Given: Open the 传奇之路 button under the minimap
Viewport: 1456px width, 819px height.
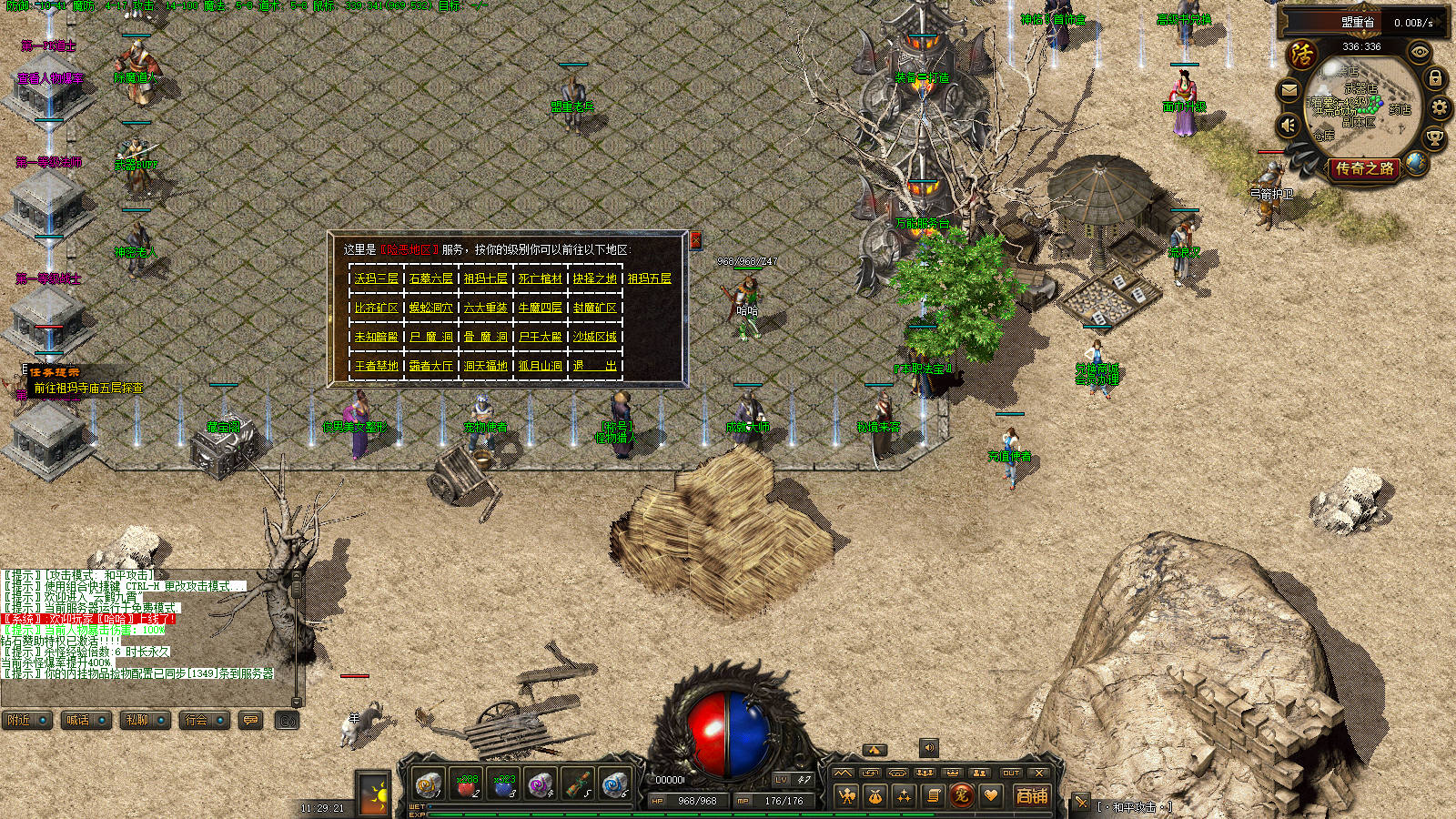Looking at the screenshot, I should 1364,168.
